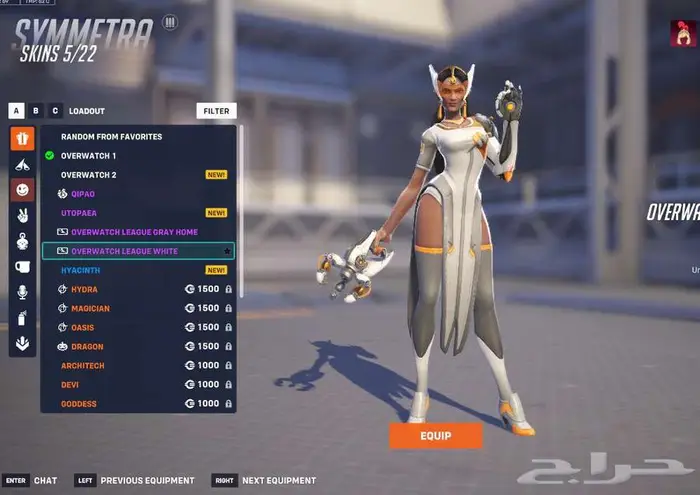Open the skin FILTER options
The height and width of the screenshot is (495, 700).
click(216, 111)
